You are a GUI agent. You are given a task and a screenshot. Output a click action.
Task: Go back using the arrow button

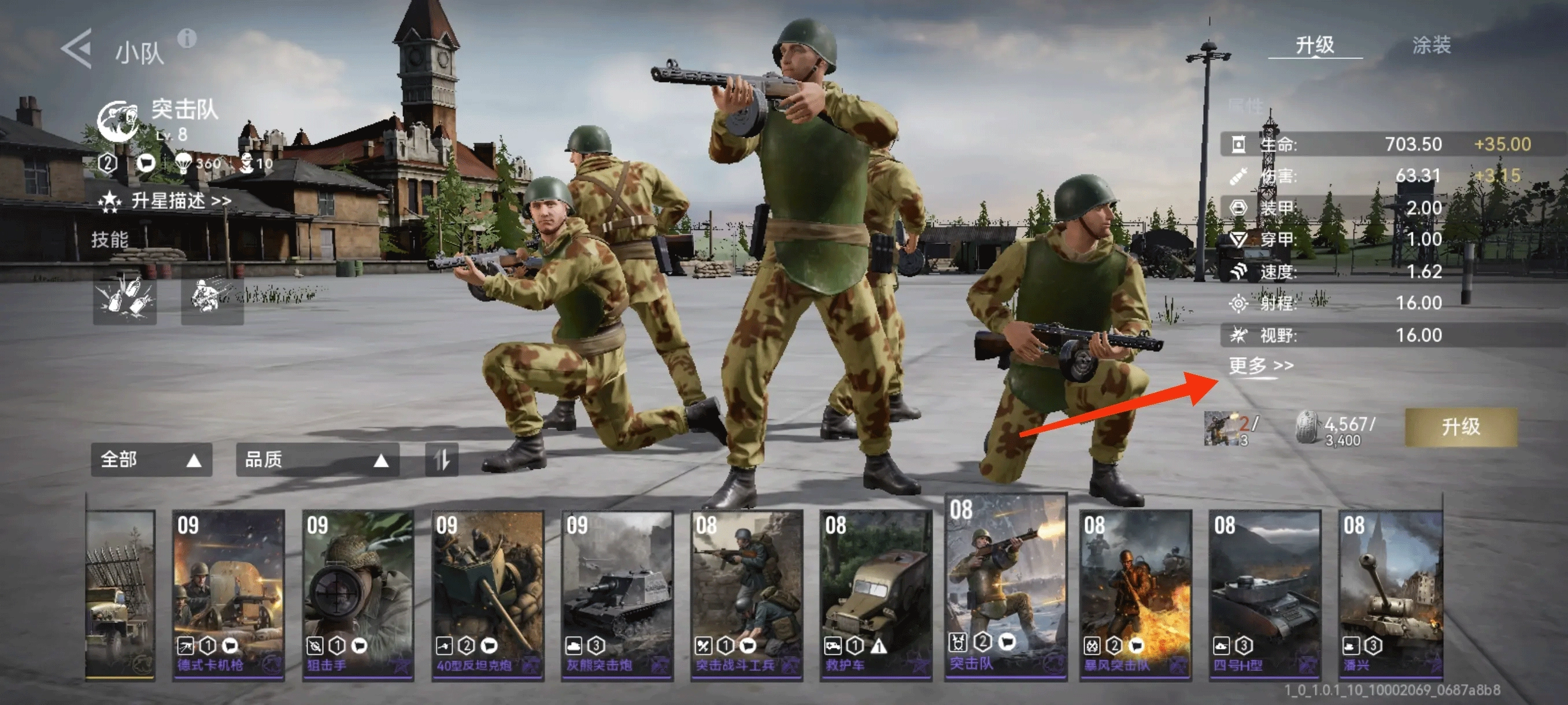pyautogui.click(x=77, y=48)
